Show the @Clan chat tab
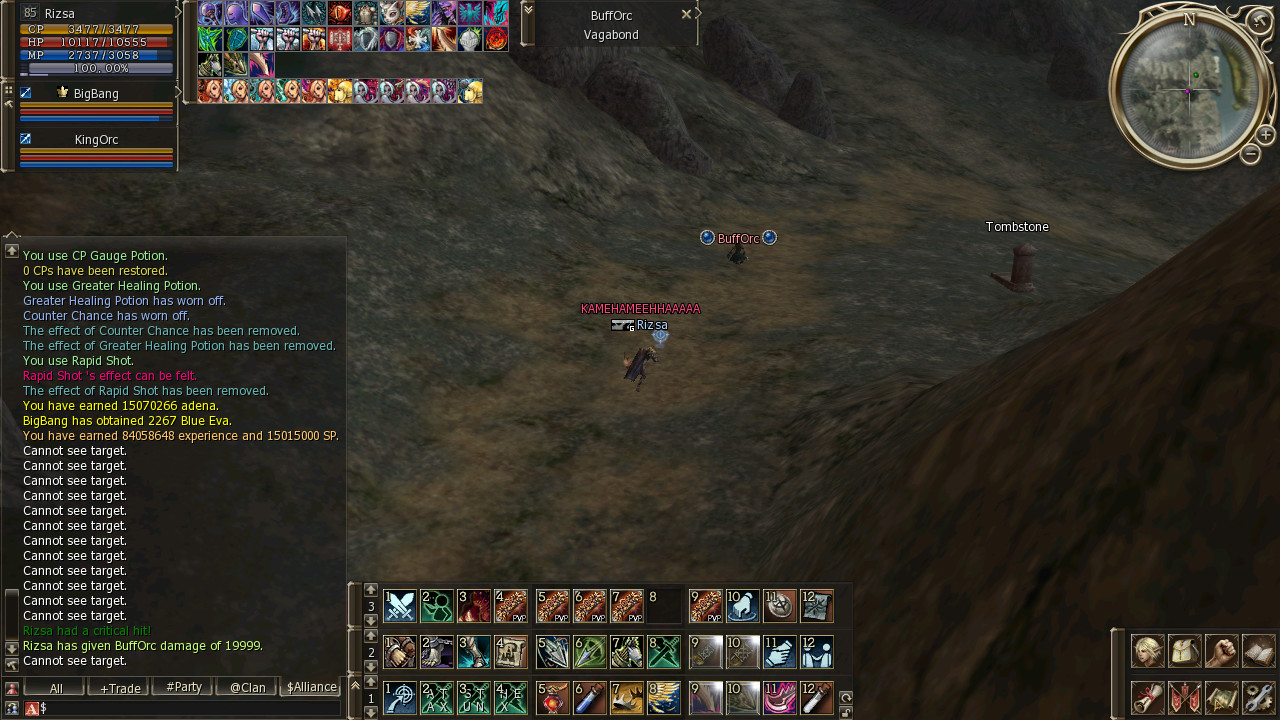Viewport: 1280px width, 720px height. coord(245,688)
